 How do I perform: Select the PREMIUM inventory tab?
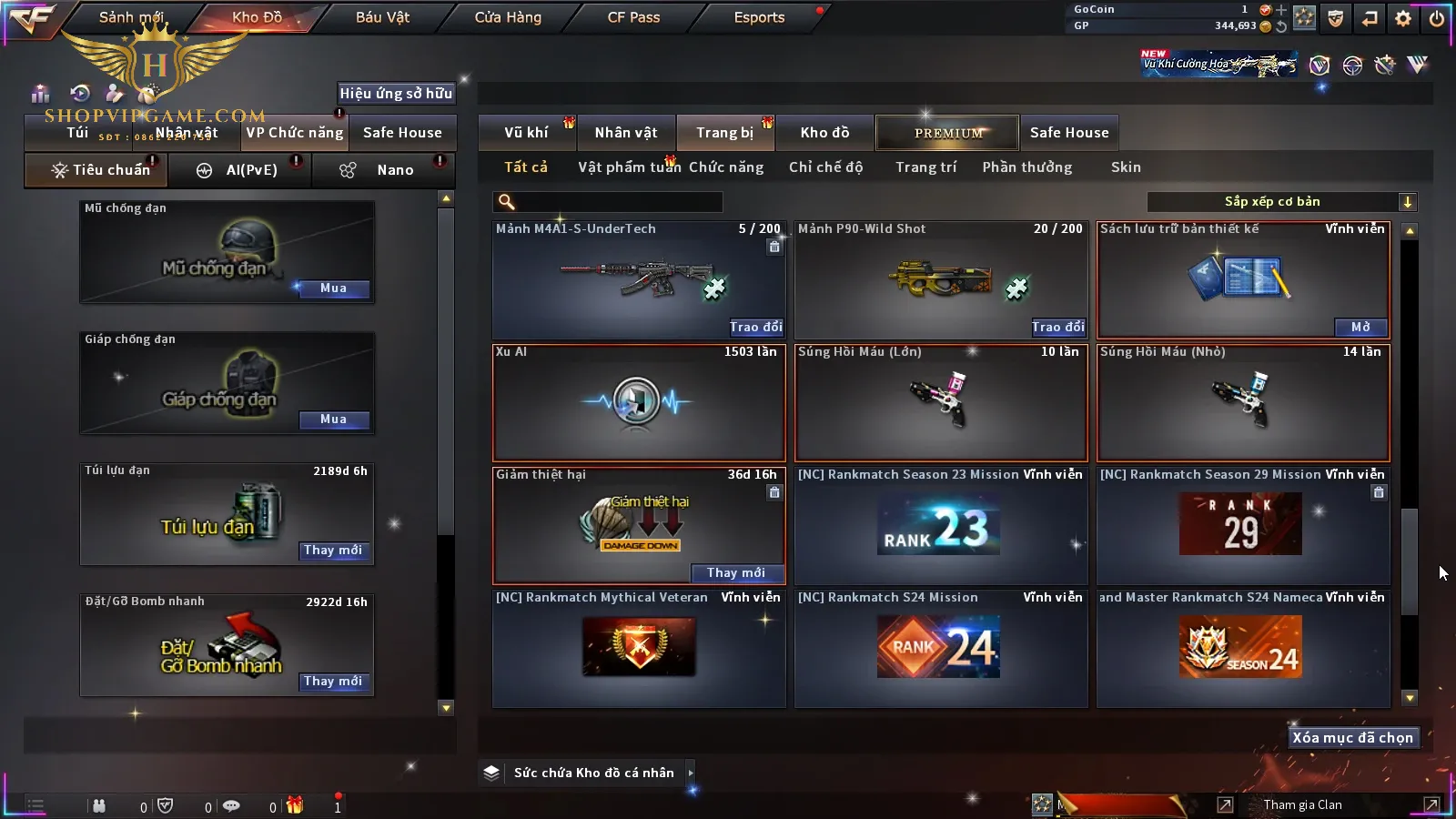click(947, 133)
